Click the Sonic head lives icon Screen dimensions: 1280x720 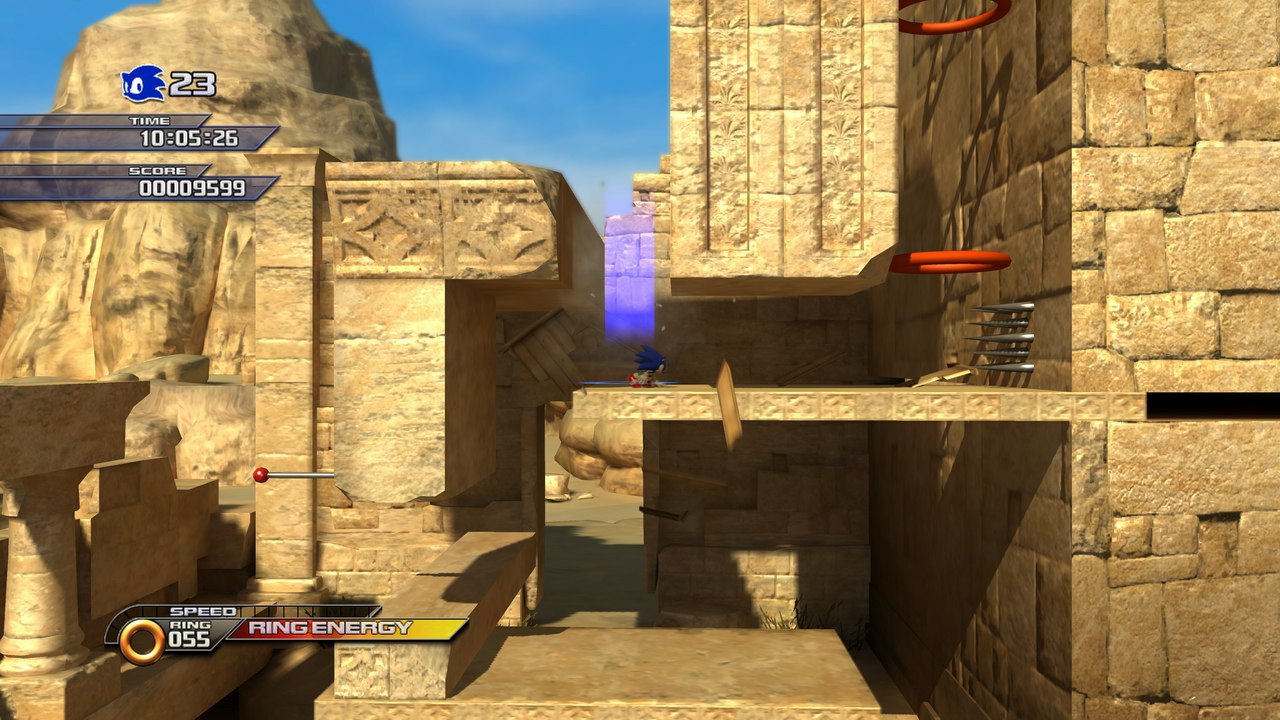tap(141, 83)
